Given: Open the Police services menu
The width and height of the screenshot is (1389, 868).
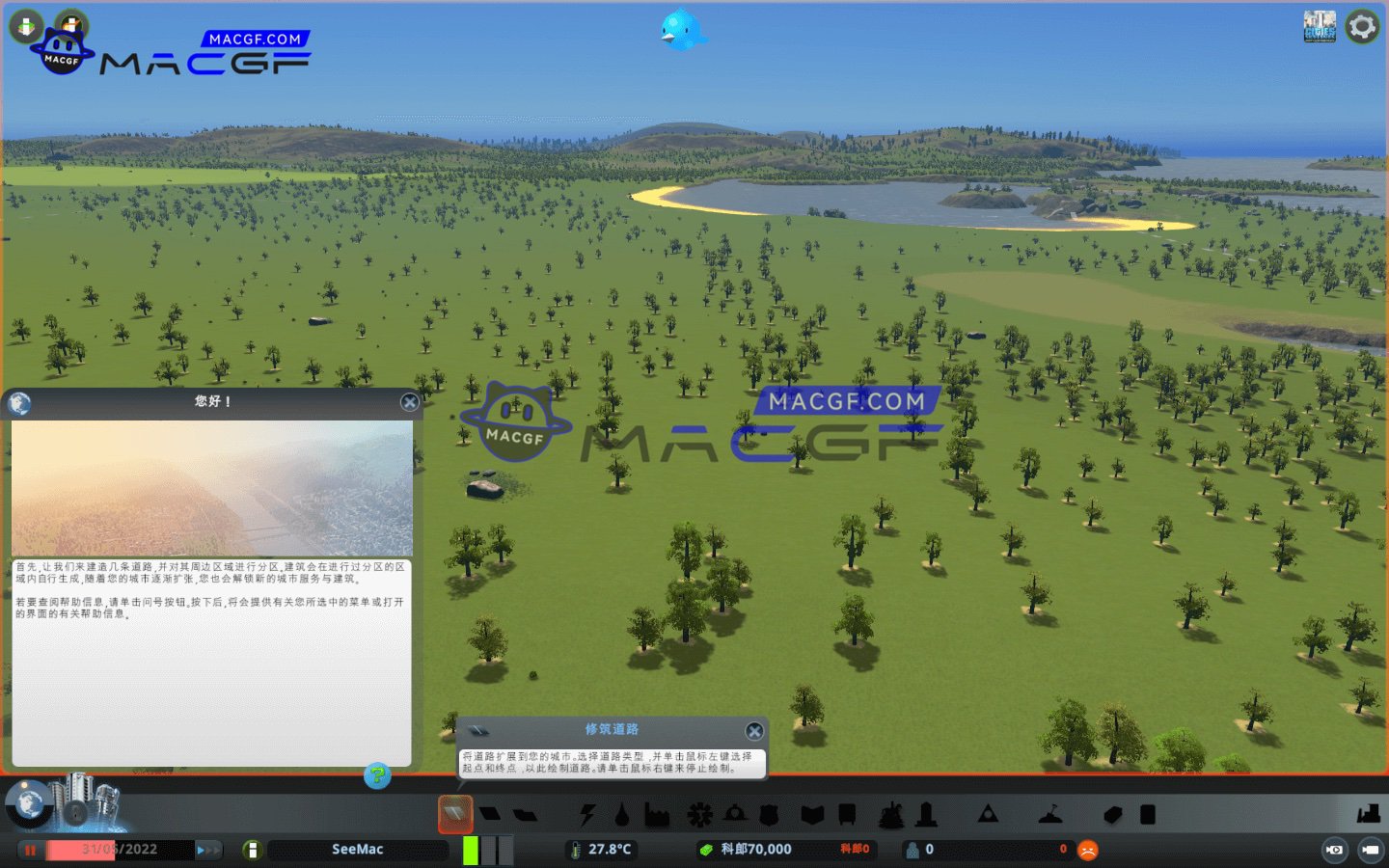Looking at the screenshot, I should point(771,813).
